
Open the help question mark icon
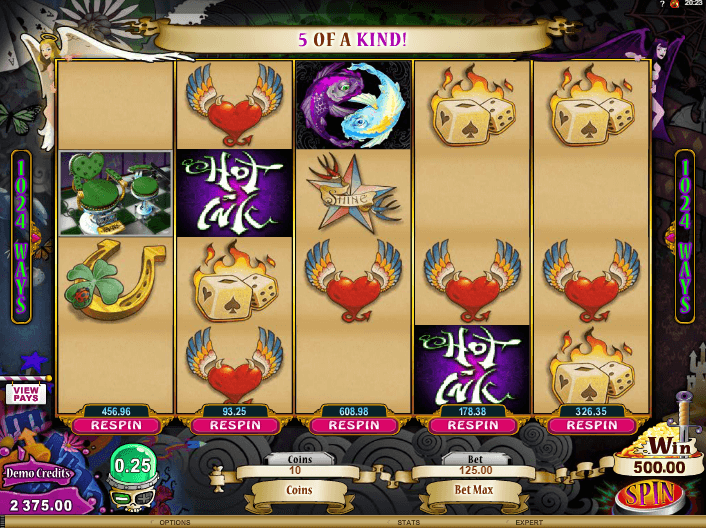[x=663, y=5]
